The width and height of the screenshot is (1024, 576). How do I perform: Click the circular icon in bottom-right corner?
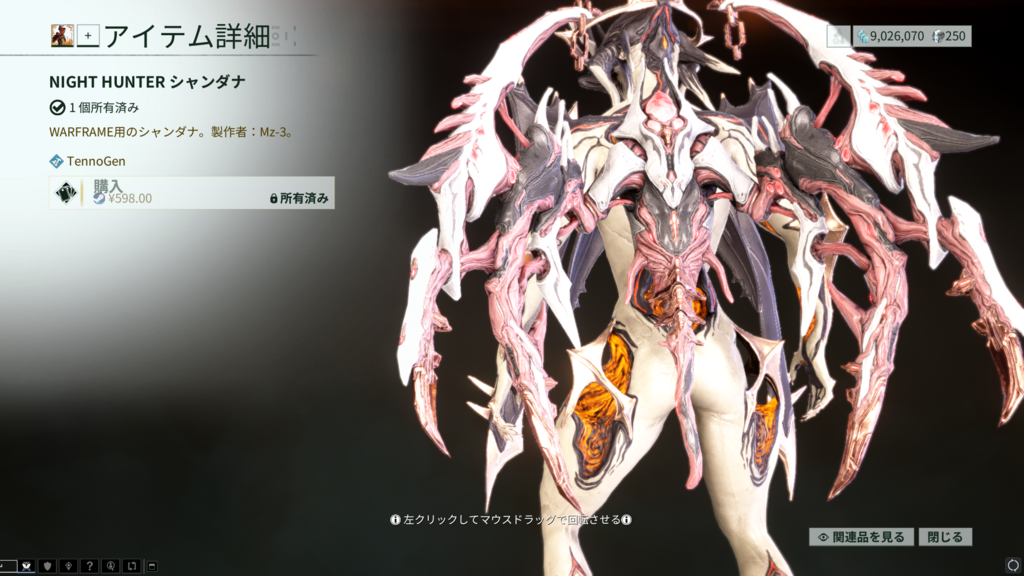coord(1012,565)
